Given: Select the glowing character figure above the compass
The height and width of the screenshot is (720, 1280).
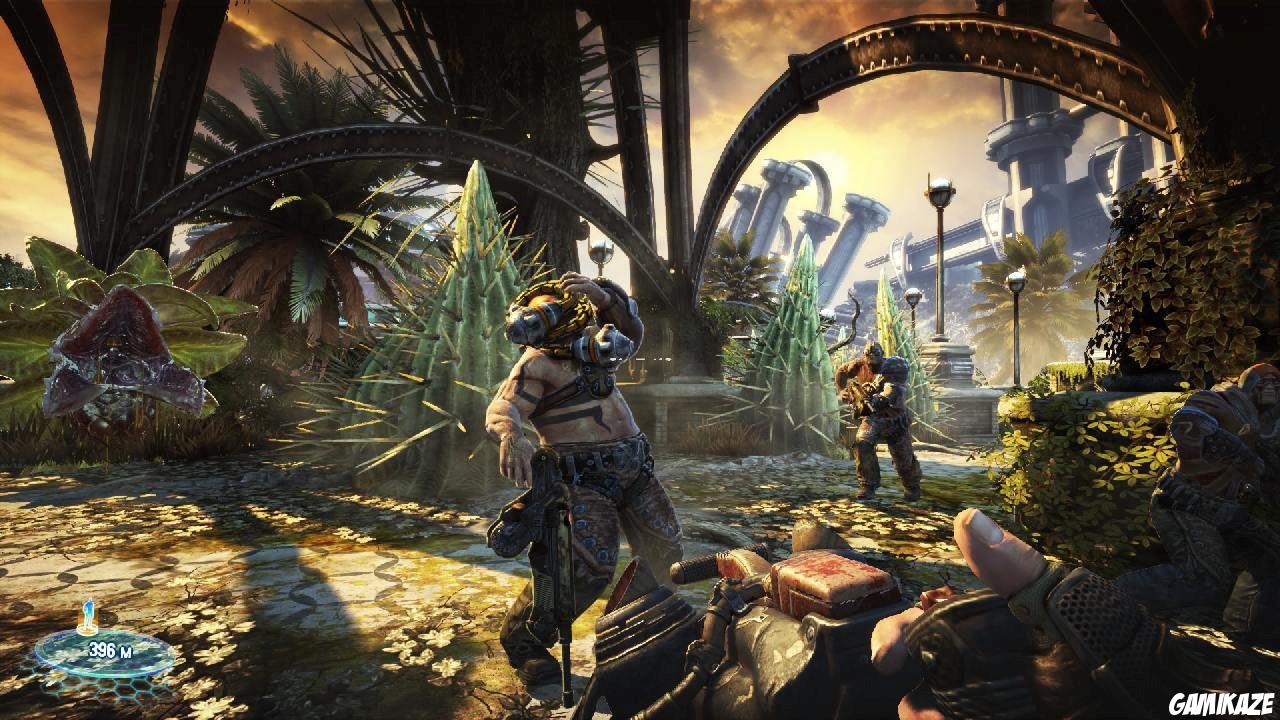Looking at the screenshot, I should [89, 610].
